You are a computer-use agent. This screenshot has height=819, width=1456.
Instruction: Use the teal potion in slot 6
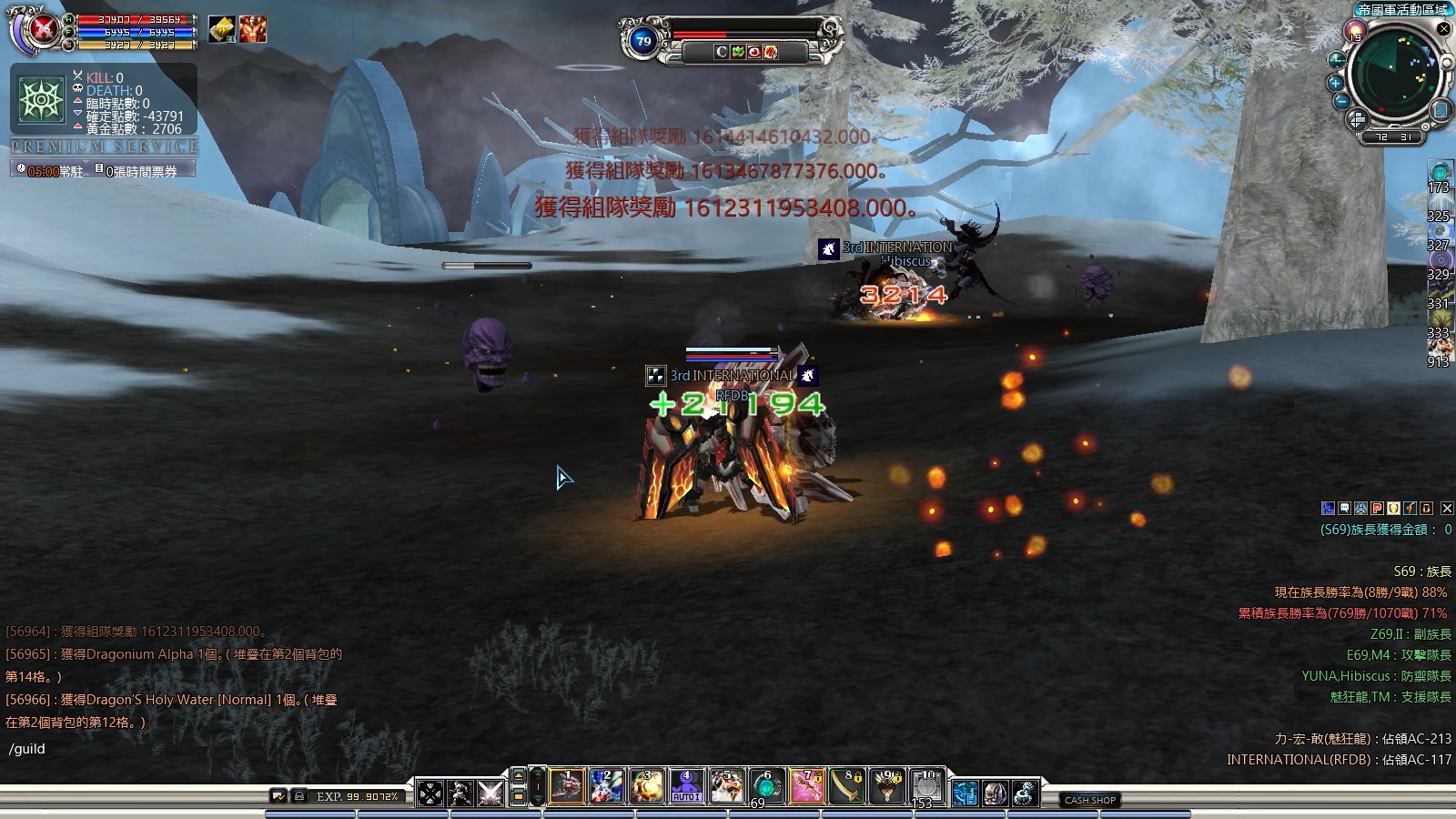[x=766, y=787]
